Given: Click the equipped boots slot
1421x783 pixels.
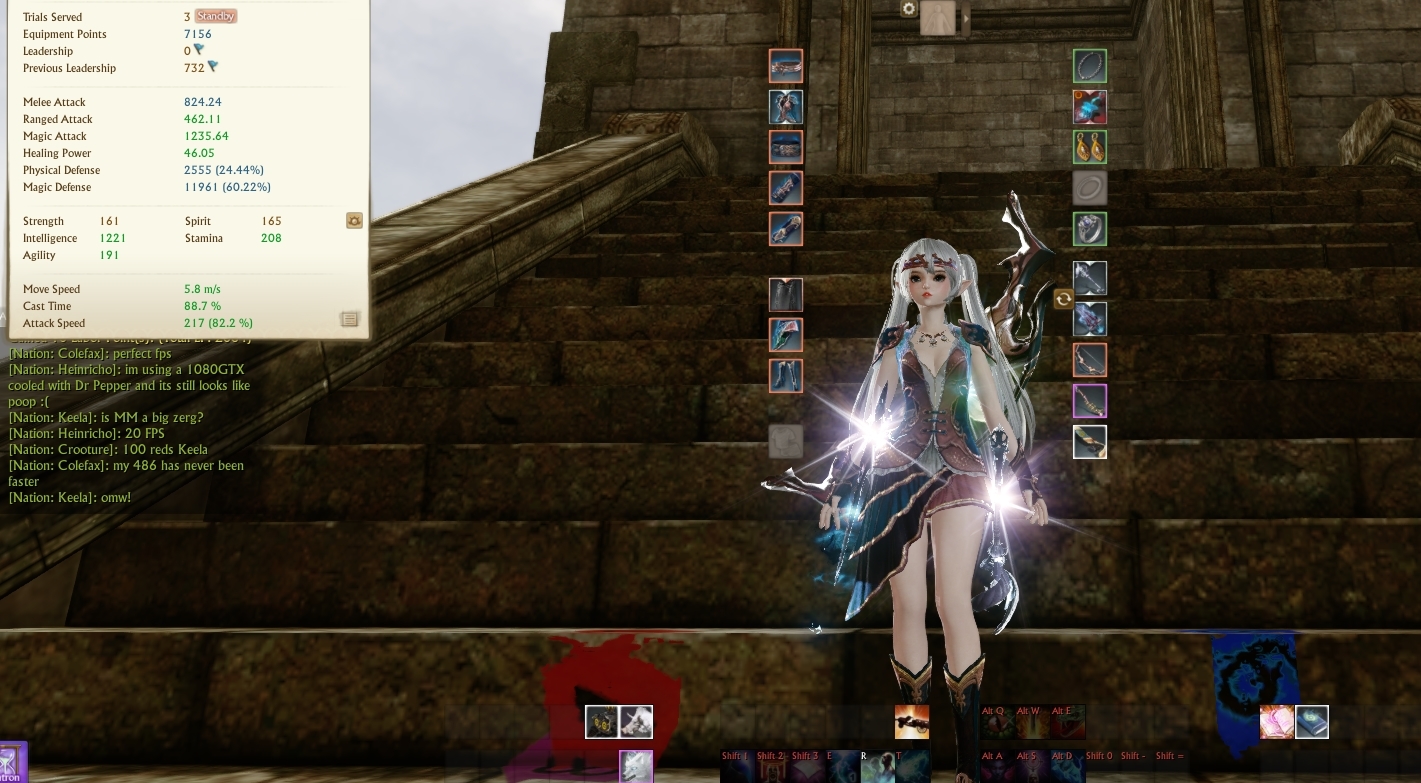Looking at the screenshot, I should (x=786, y=375).
